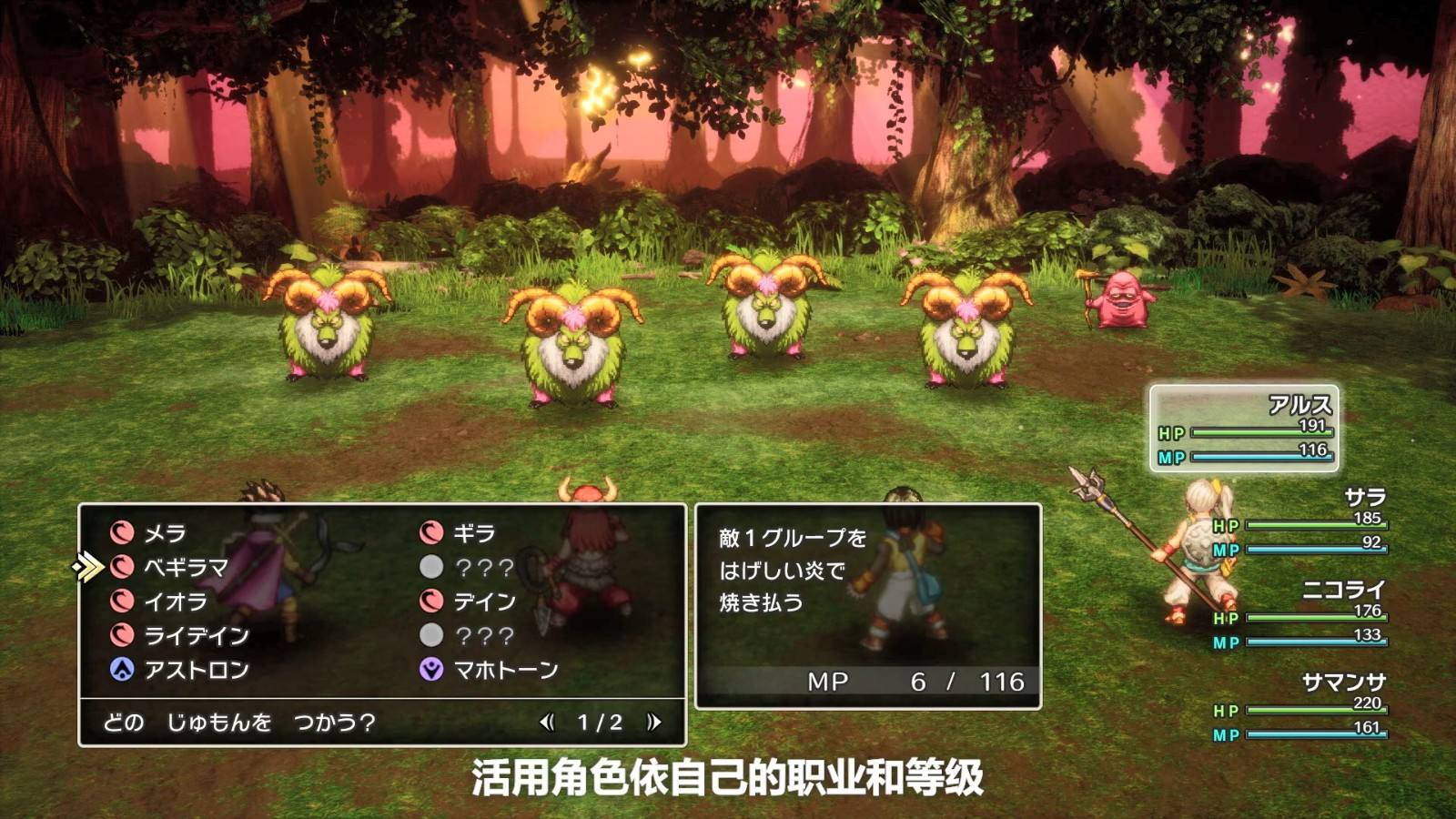Image resolution: width=1456 pixels, height=819 pixels.
Task: Choose the ギラ spell
Action: point(473,532)
